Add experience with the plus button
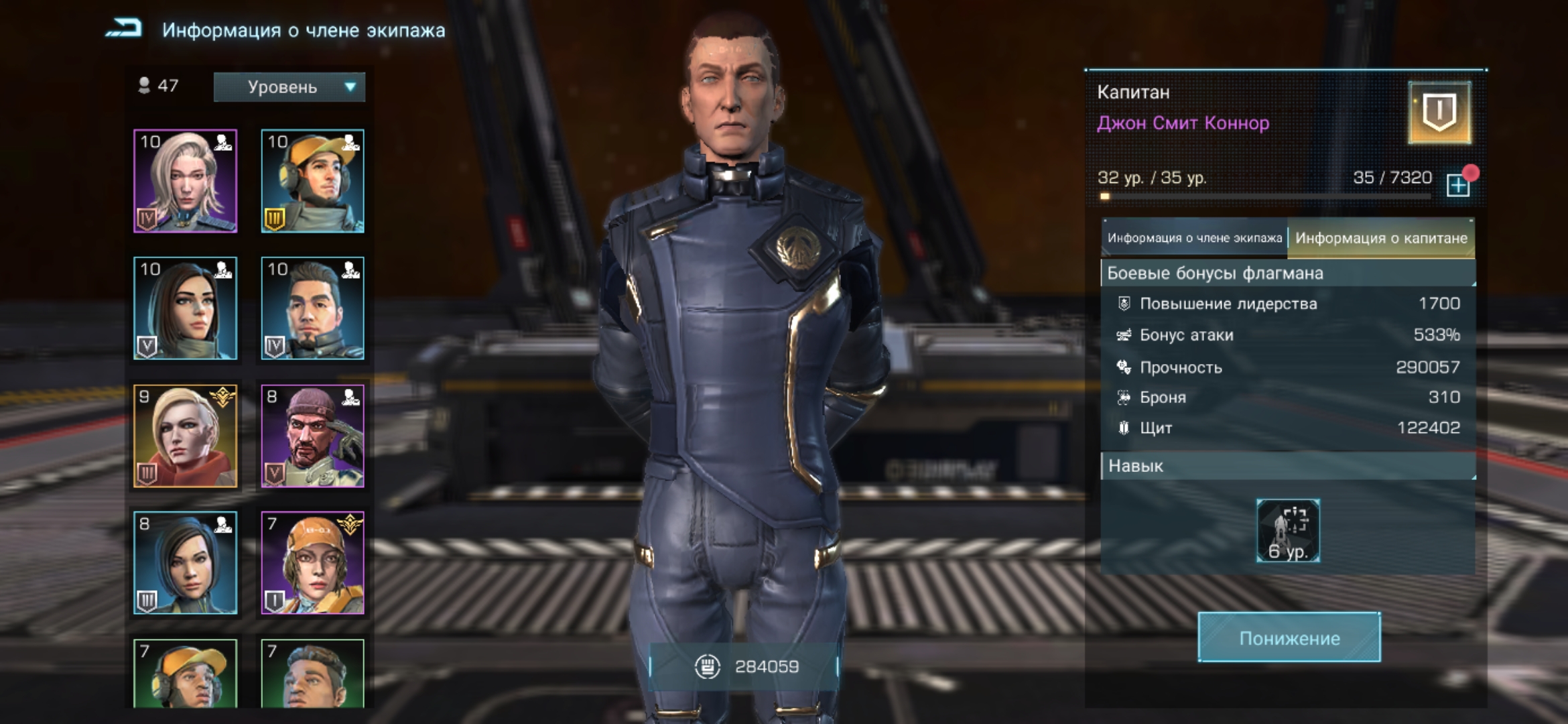This screenshot has height=724, width=1568. (1458, 185)
